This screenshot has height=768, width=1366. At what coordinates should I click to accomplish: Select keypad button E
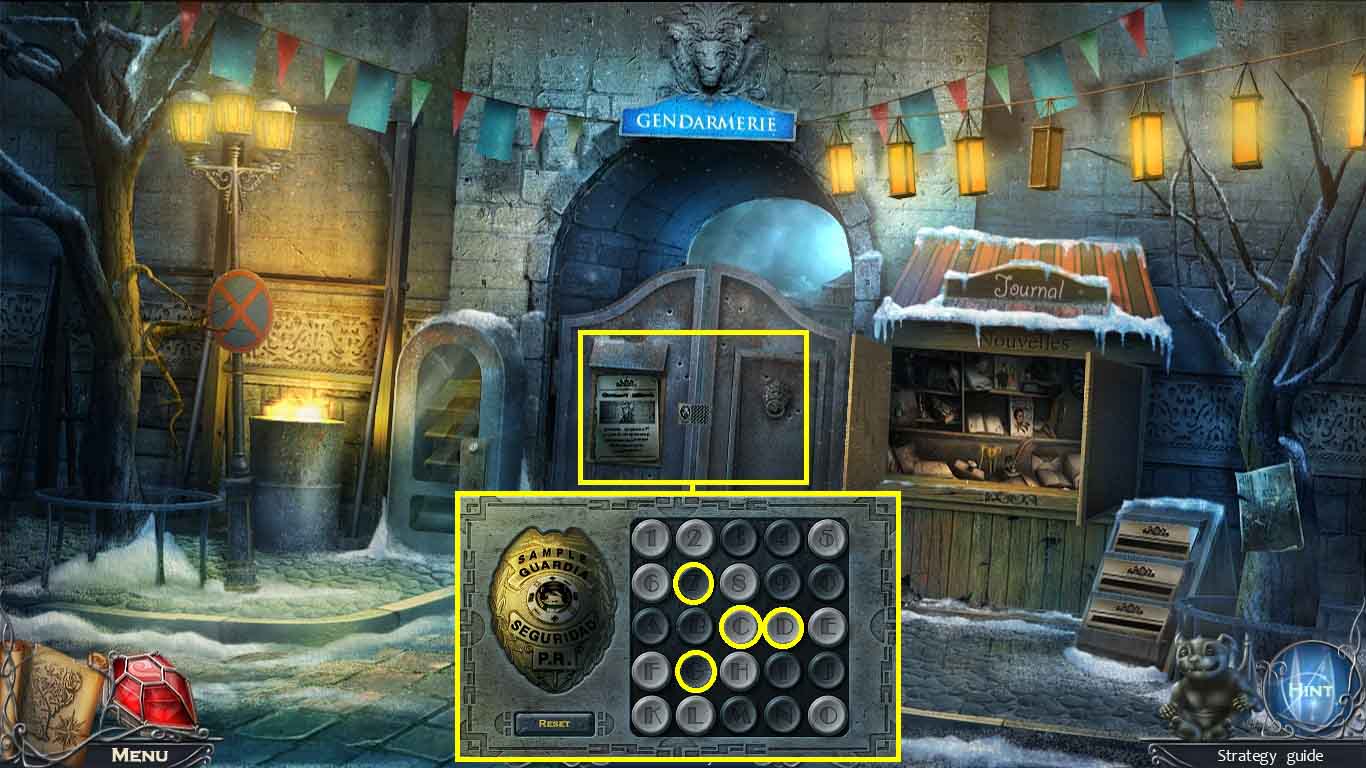[x=827, y=627]
